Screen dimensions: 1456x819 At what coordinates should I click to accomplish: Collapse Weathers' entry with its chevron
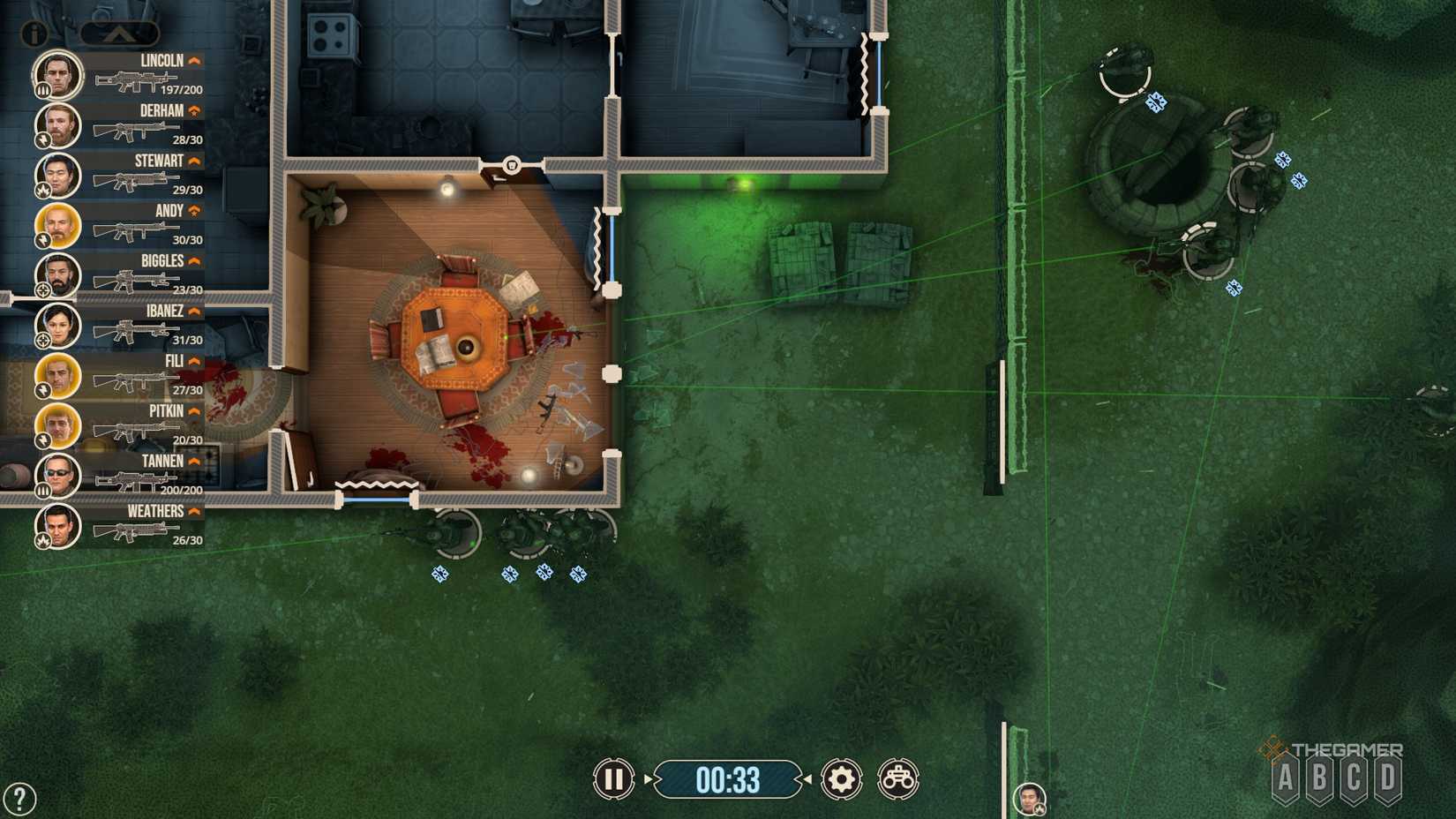pos(195,511)
